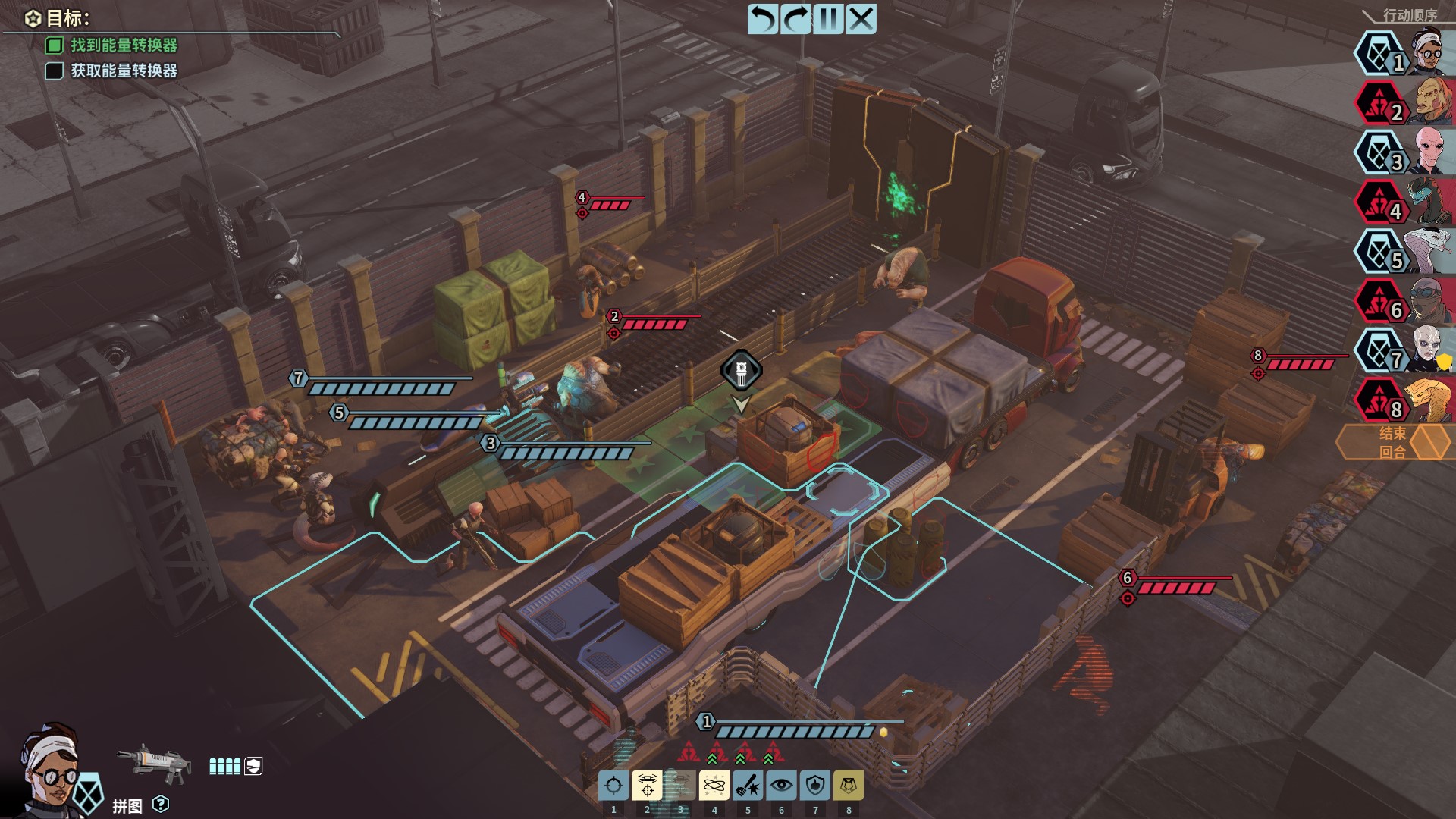Click the undo arrow button

pyautogui.click(x=763, y=19)
